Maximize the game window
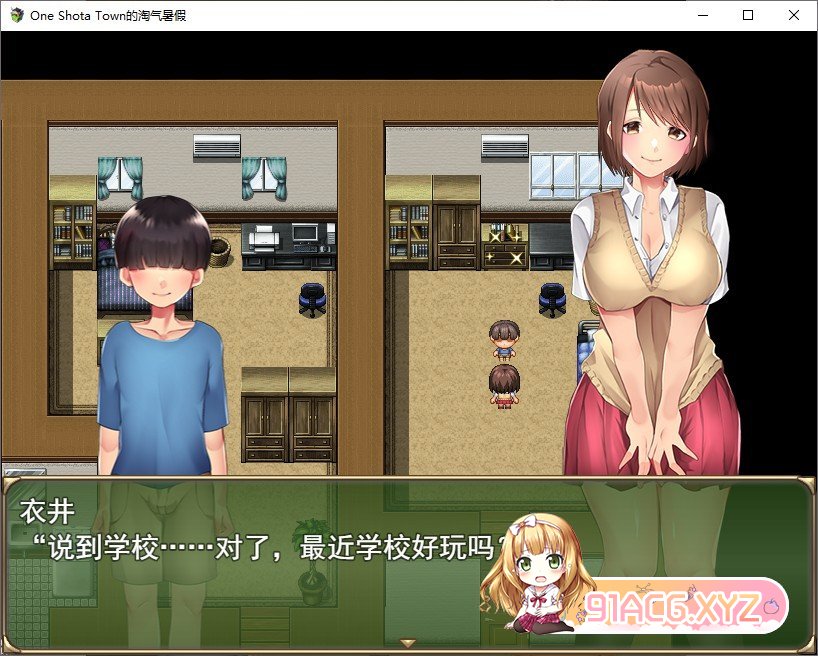The image size is (818, 656). [748, 15]
